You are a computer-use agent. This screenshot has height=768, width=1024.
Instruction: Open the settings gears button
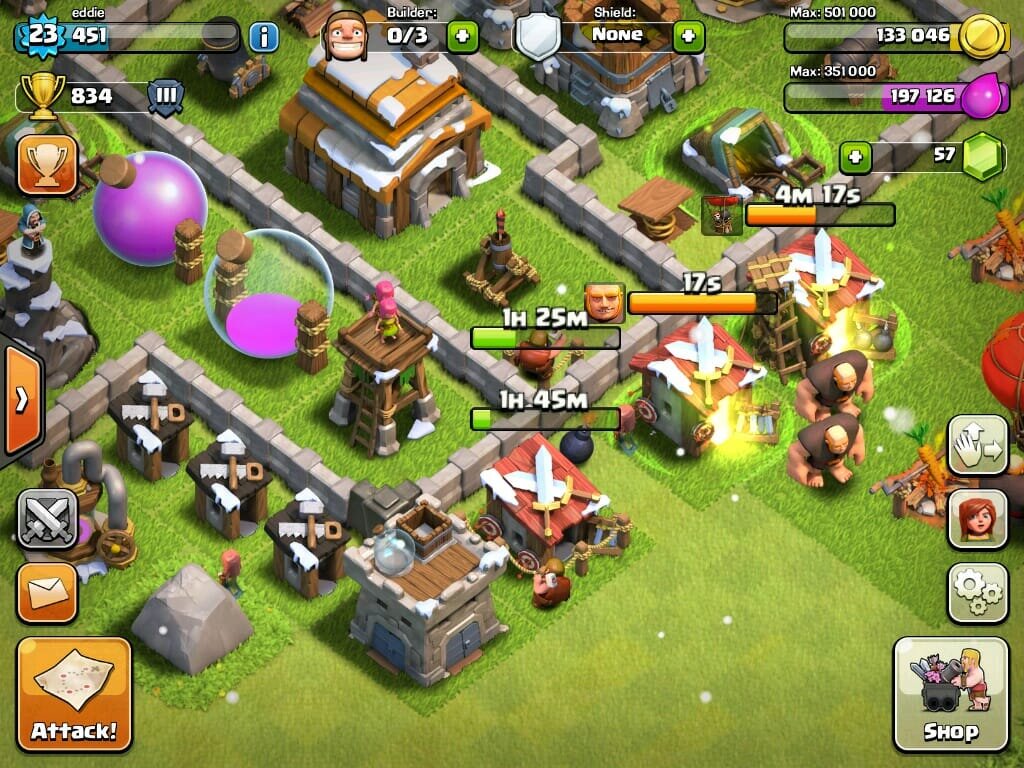977,593
